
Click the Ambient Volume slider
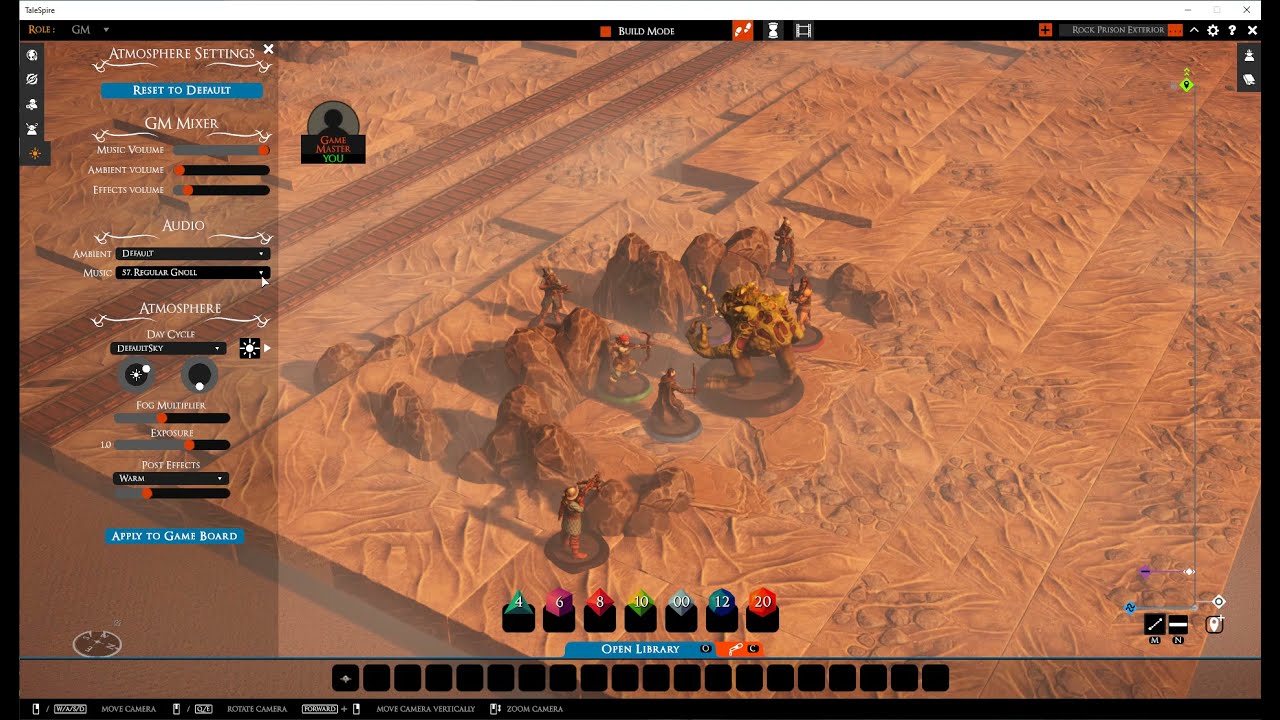pyautogui.click(x=221, y=170)
